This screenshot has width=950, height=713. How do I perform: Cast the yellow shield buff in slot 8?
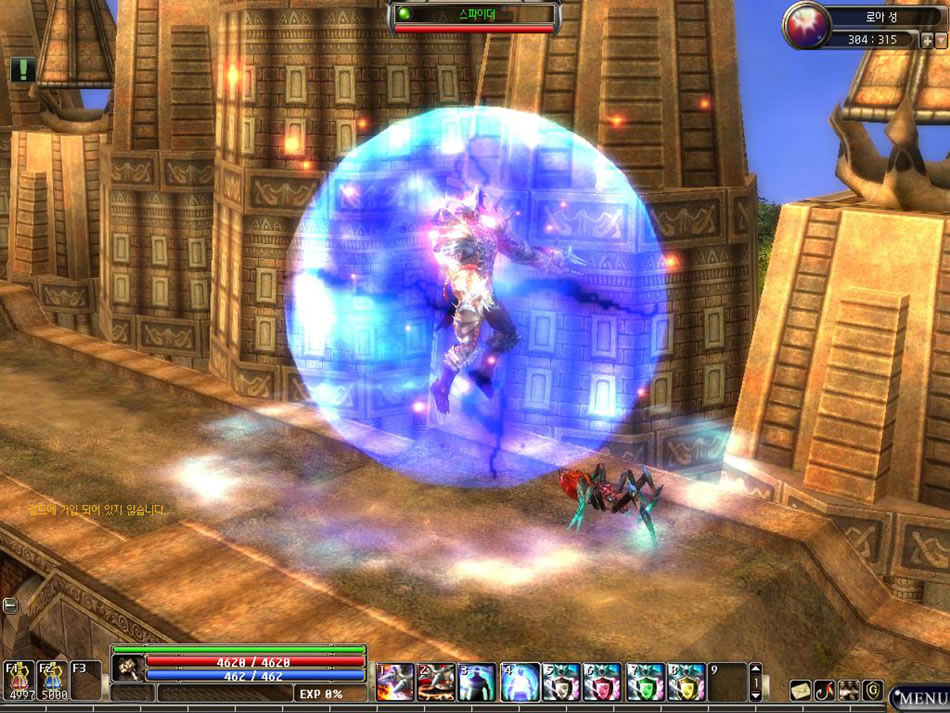(686, 681)
